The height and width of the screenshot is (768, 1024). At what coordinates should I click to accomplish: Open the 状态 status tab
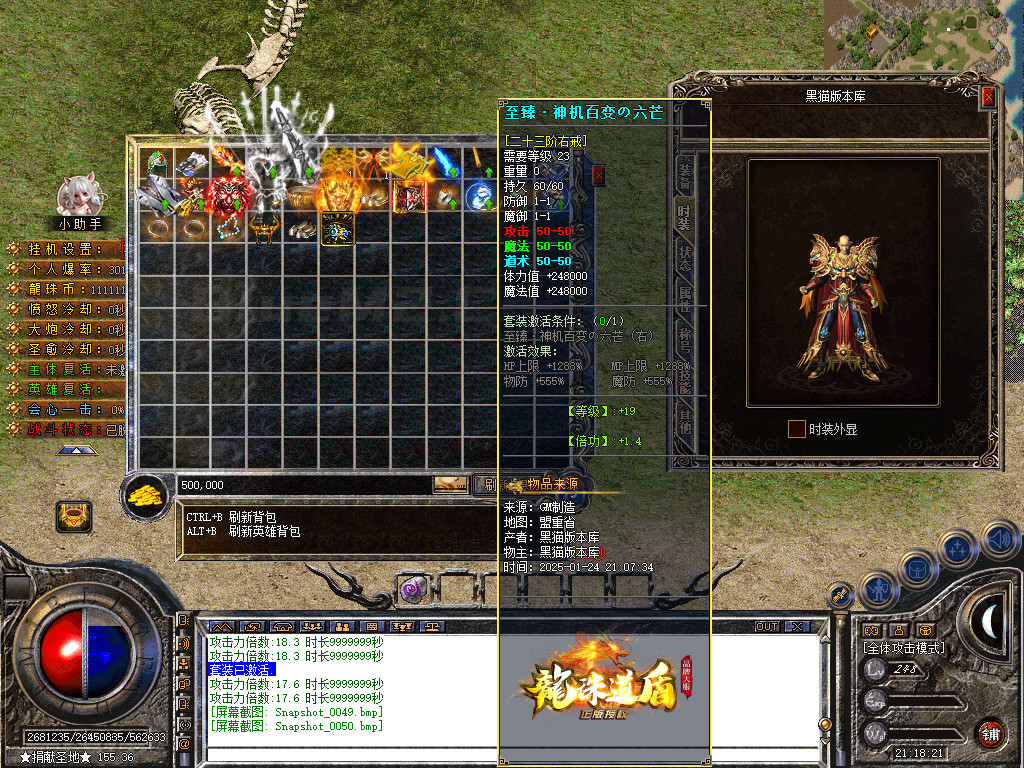pos(685,257)
